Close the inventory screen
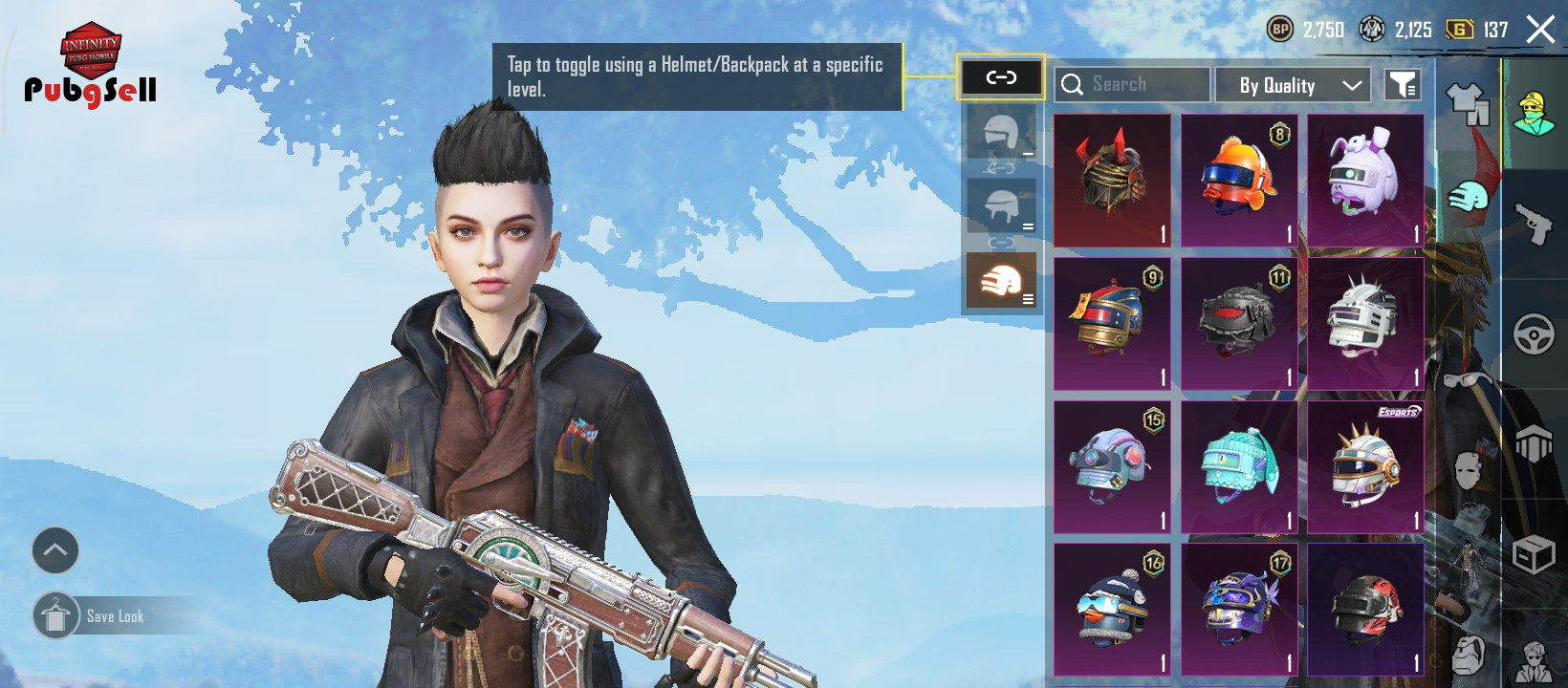This screenshot has width=1568, height=688. tap(1540, 30)
